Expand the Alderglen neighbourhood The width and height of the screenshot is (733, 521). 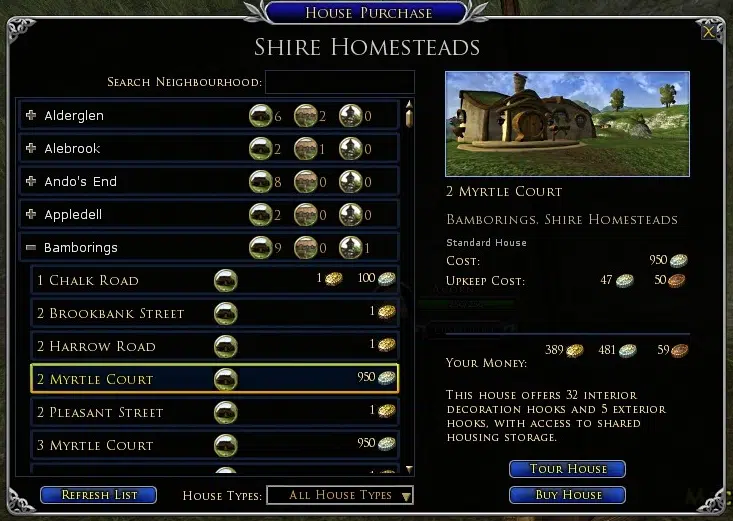click(x=31, y=116)
